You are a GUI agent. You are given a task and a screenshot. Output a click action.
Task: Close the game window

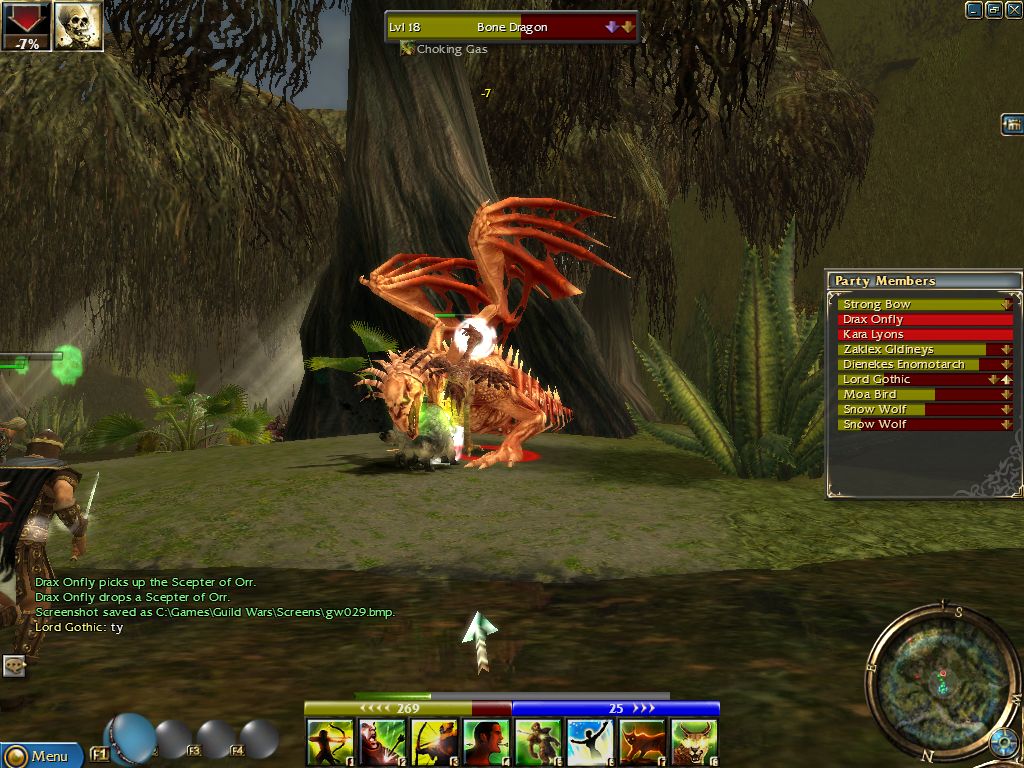(x=1012, y=10)
